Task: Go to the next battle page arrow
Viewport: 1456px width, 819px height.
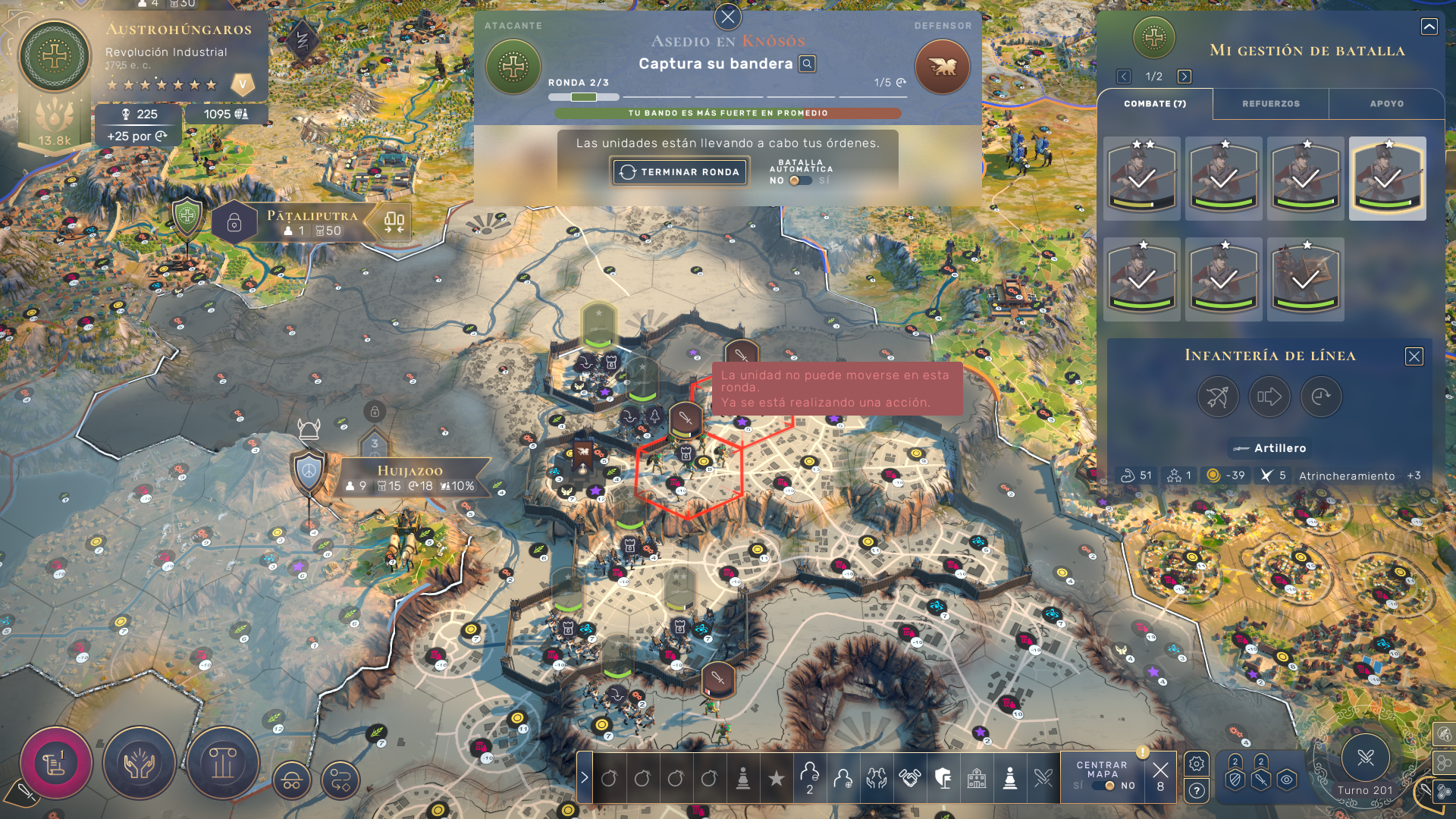Action: [1184, 77]
